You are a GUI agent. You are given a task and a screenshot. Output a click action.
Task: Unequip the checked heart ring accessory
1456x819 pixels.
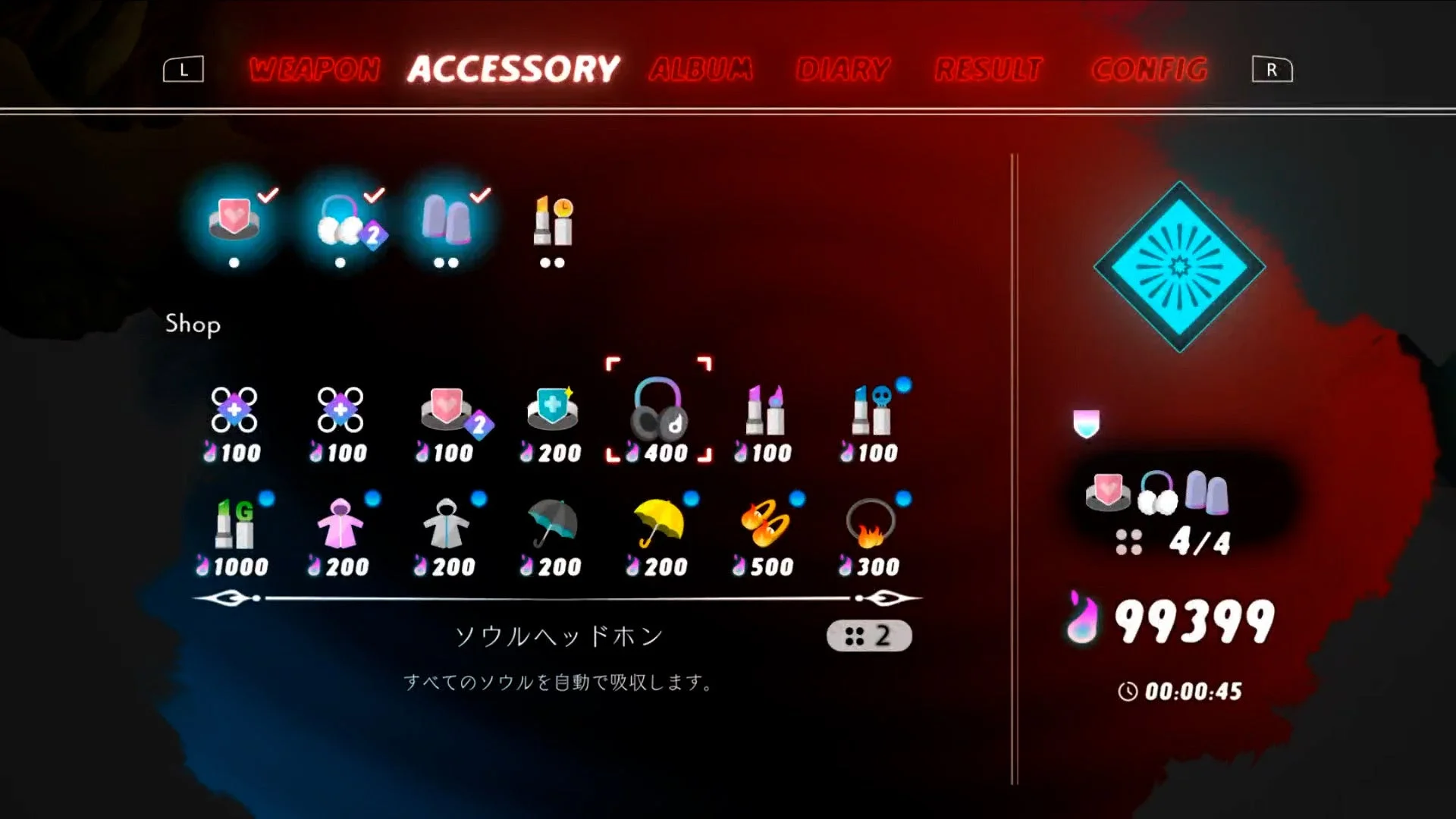click(x=234, y=220)
